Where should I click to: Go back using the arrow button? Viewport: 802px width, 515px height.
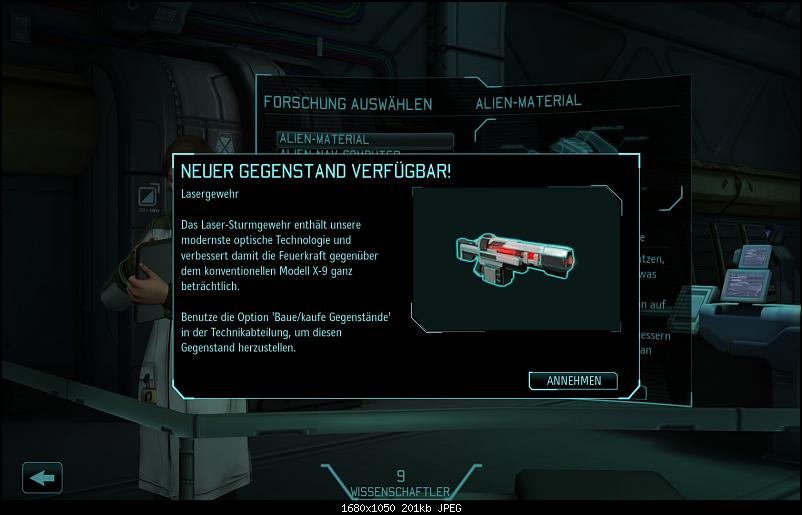[x=42, y=477]
